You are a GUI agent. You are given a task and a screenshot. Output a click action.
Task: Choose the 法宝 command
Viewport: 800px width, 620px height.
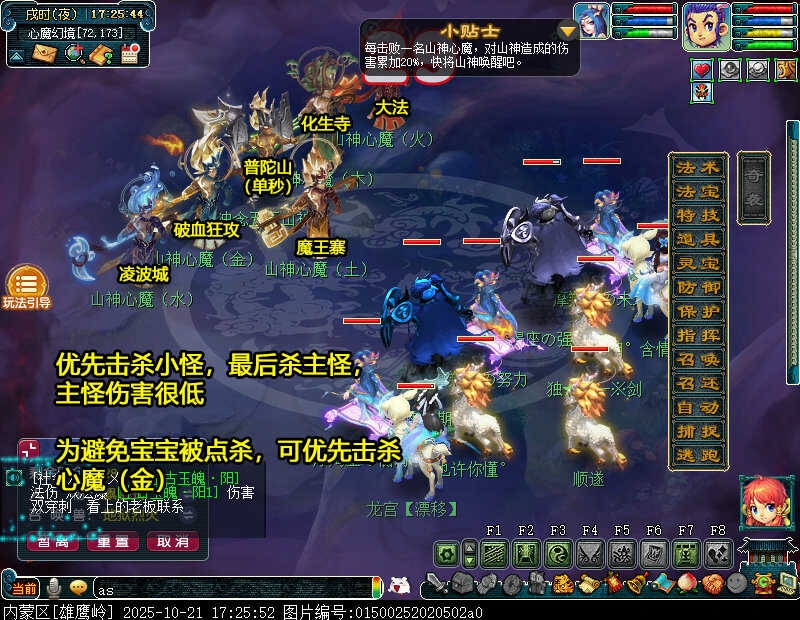[697, 191]
